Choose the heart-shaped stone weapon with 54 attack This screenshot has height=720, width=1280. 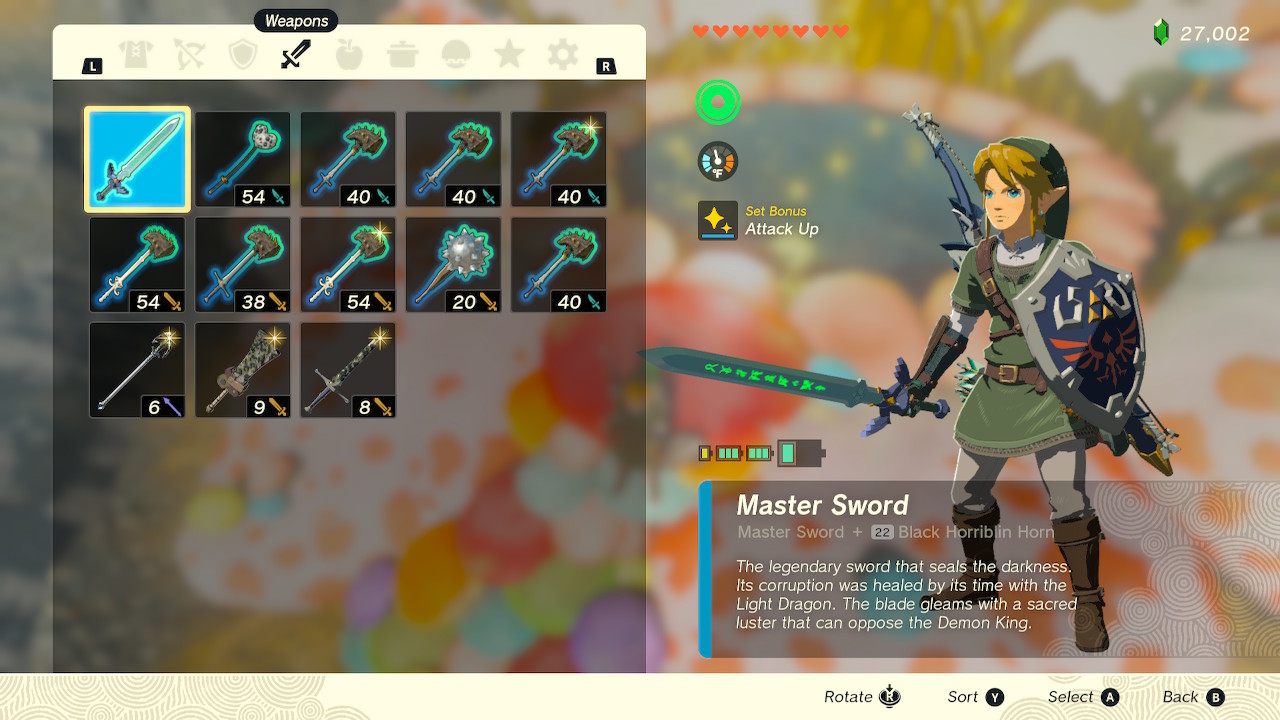click(x=243, y=160)
